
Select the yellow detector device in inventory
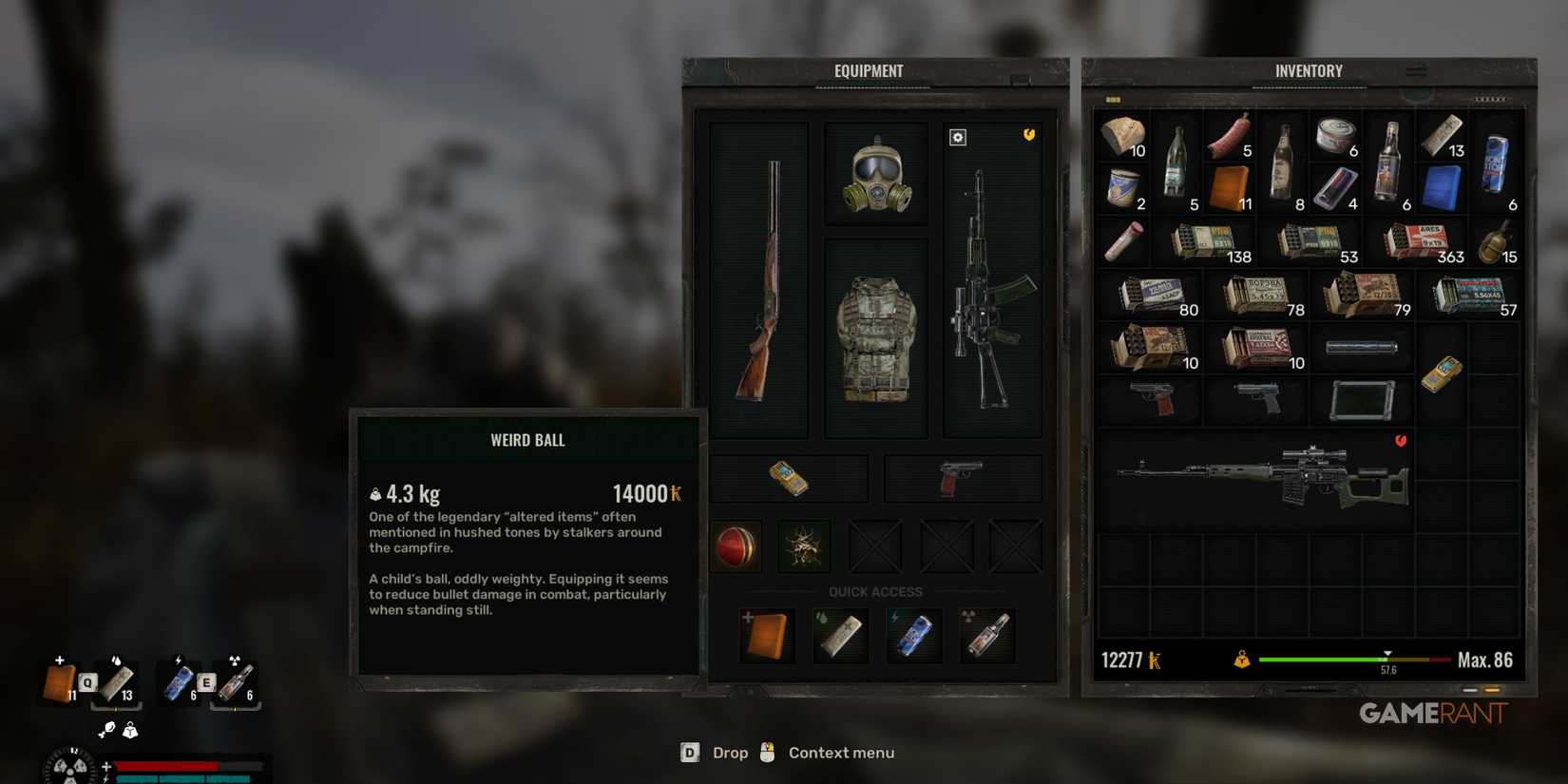[1444, 371]
